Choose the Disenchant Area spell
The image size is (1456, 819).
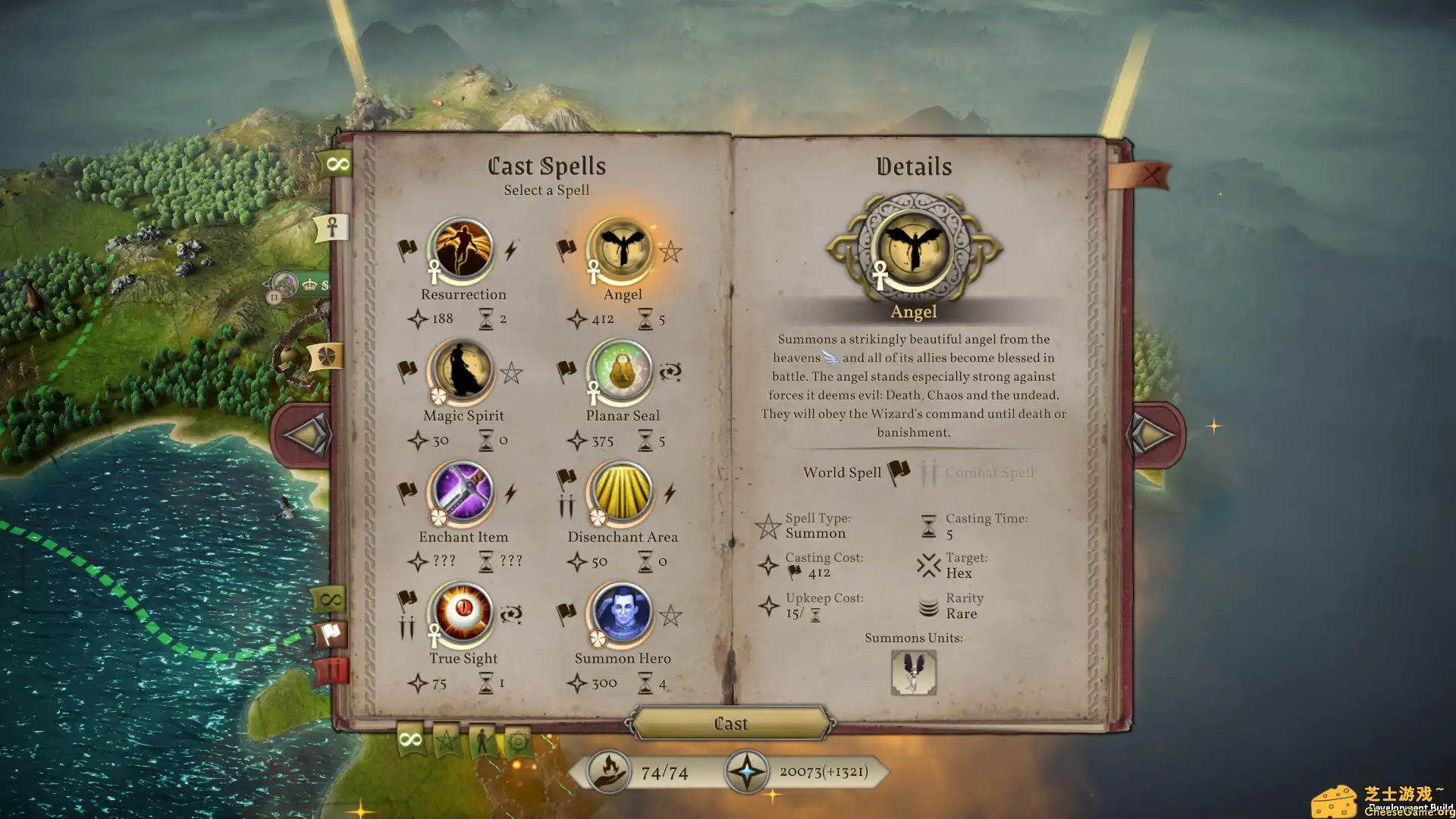621,491
